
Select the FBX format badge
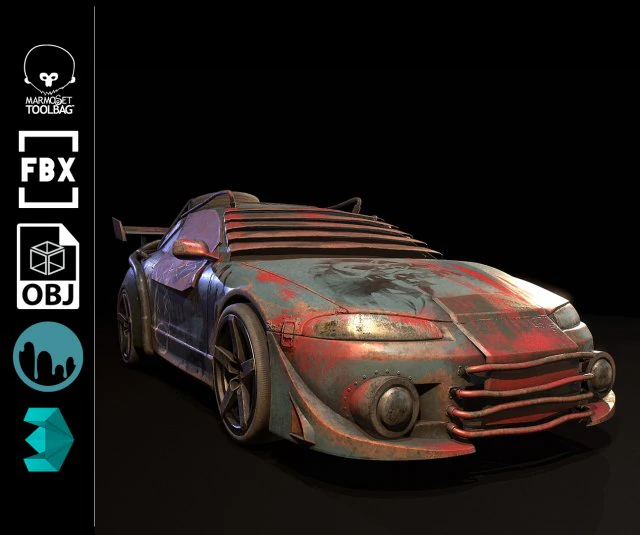click(x=48, y=169)
